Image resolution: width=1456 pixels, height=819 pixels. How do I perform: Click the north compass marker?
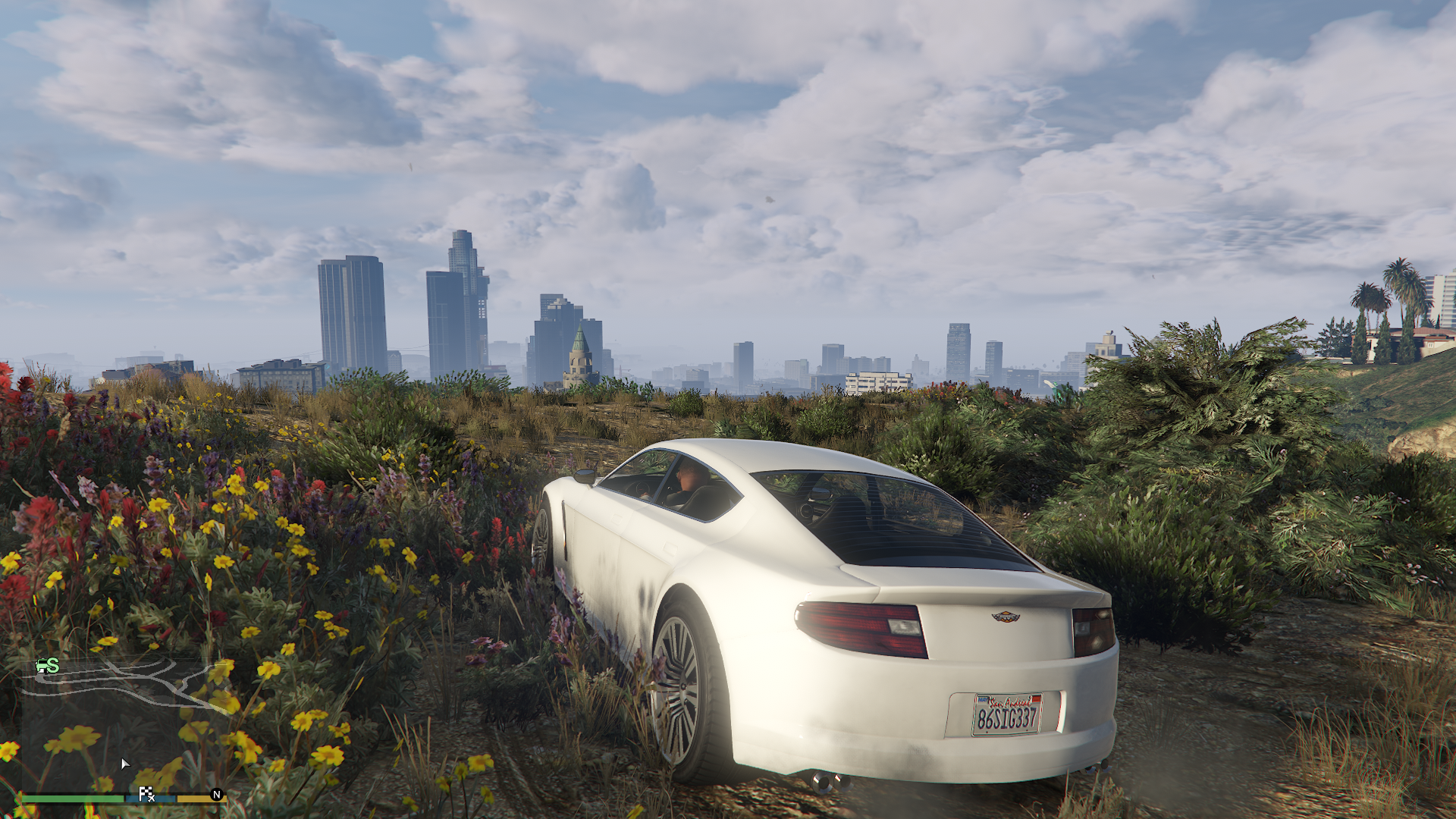pyautogui.click(x=216, y=795)
